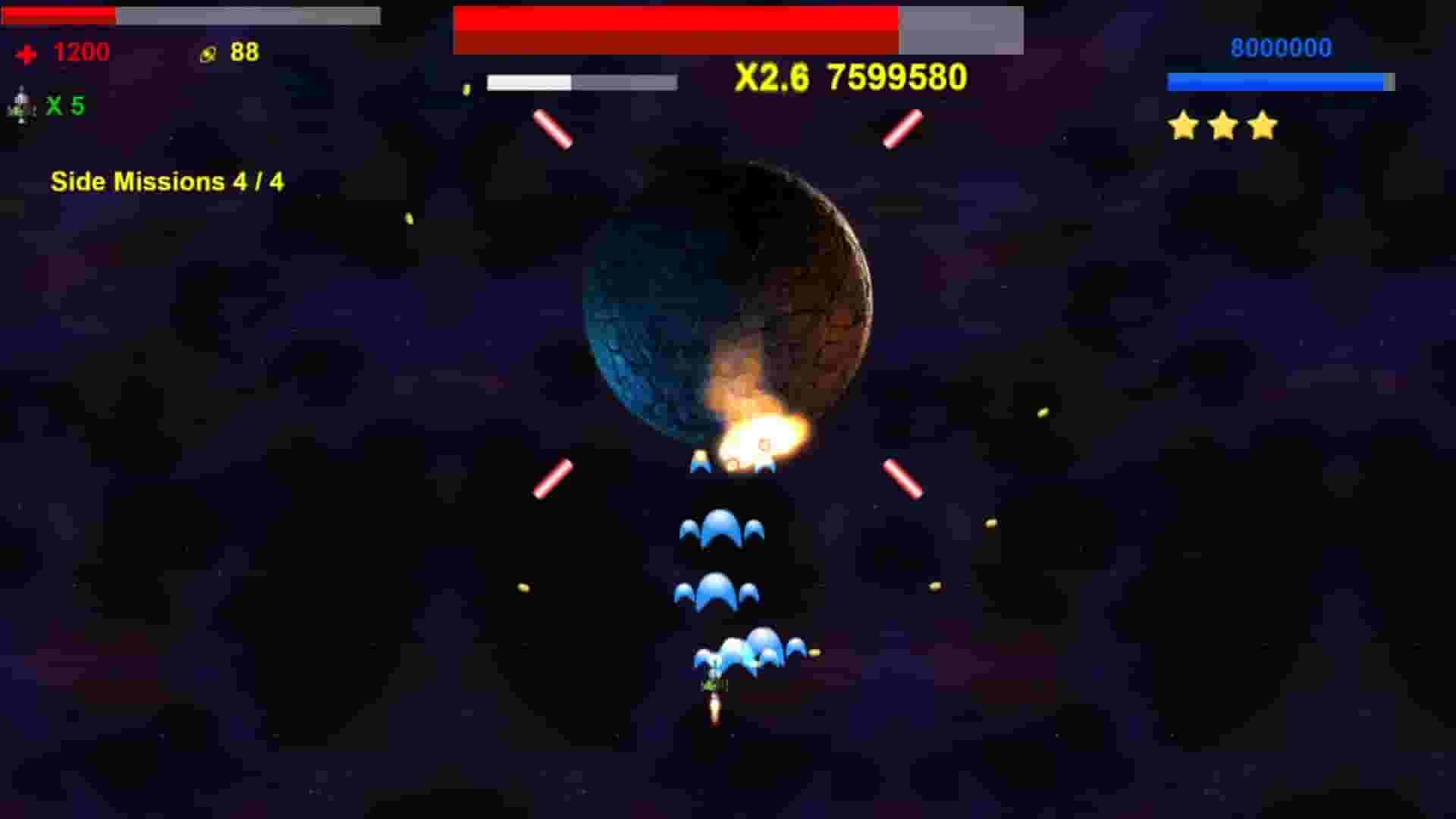
Task: Expand the 8000000 target score readout
Action: click(x=1281, y=48)
